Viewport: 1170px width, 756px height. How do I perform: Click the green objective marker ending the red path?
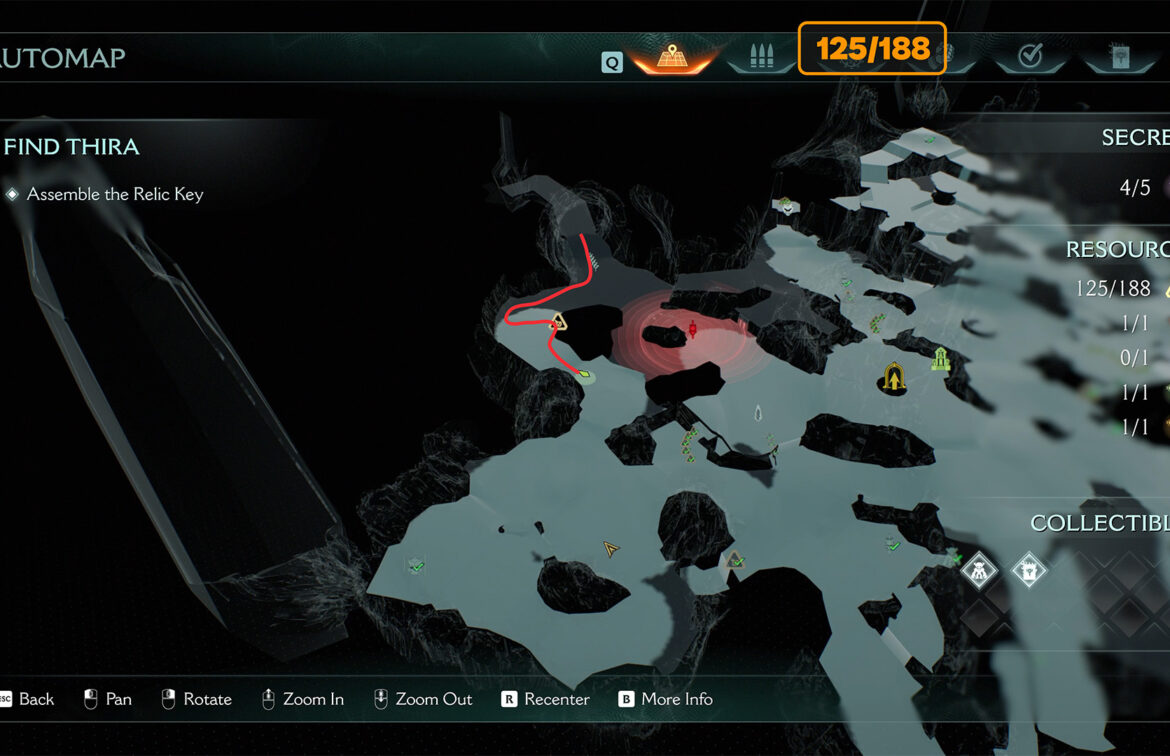[x=584, y=376]
